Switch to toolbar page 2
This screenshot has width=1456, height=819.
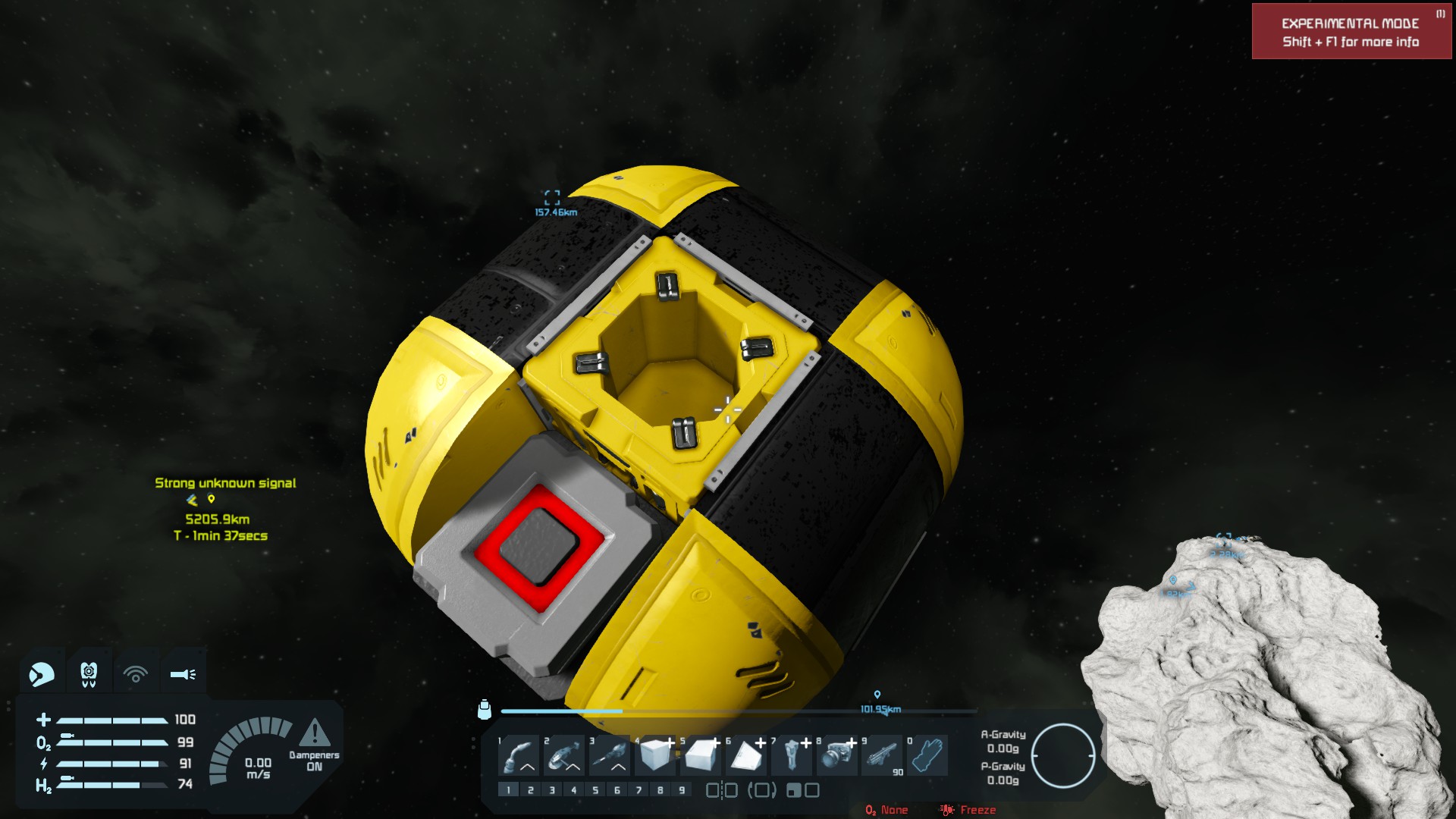[x=531, y=790]
